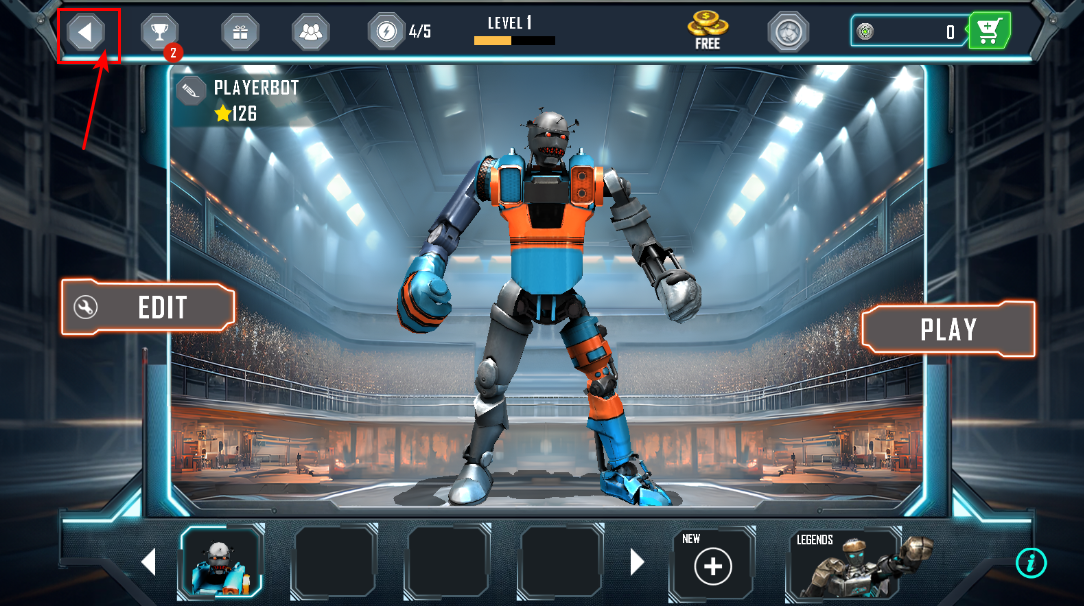Show previous robots with left arrow
This screenshot has height=606, width=1084.
(148, 562)
